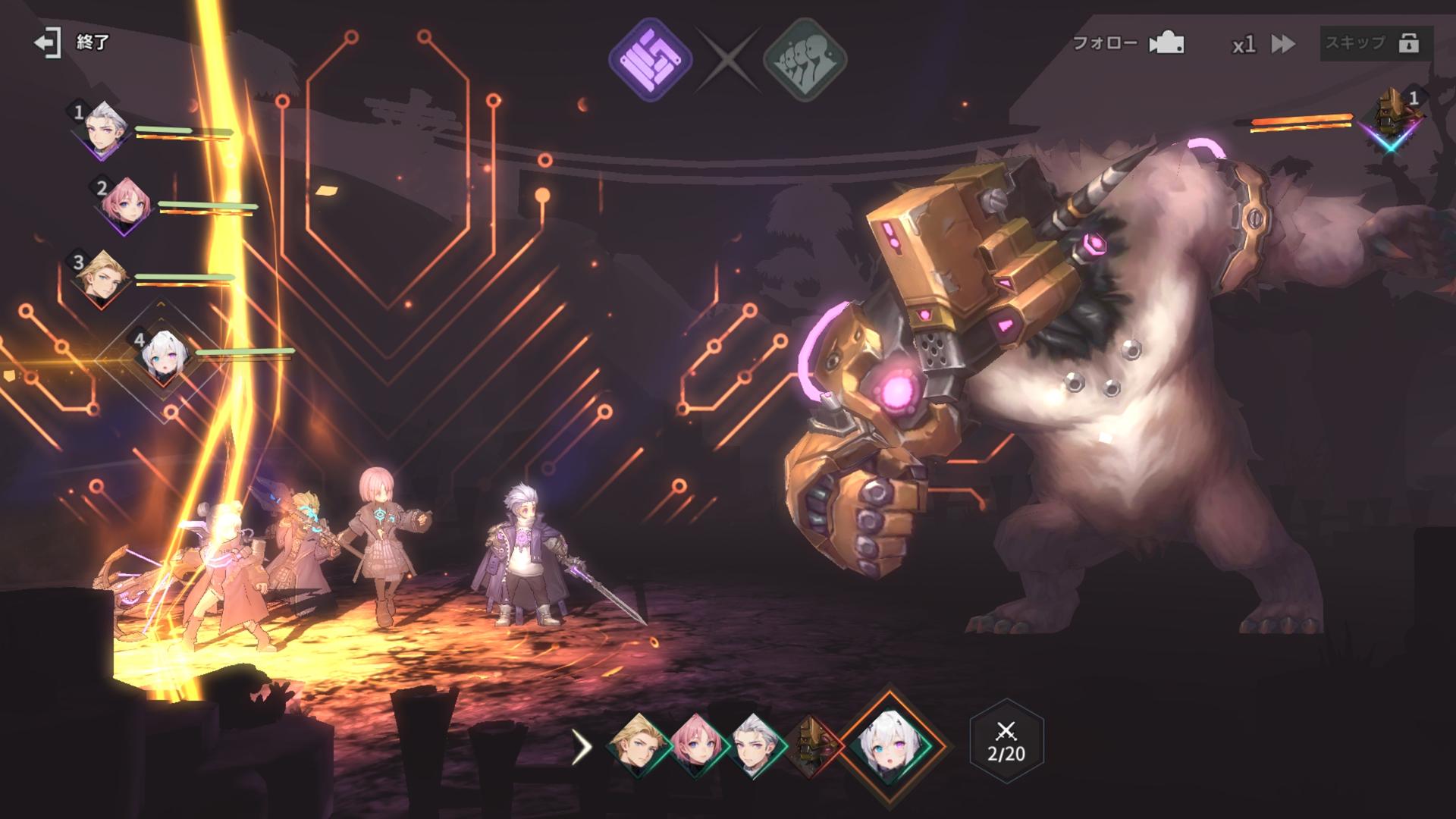Click the enemy boss portrait numbered 1

[1391, 118]
